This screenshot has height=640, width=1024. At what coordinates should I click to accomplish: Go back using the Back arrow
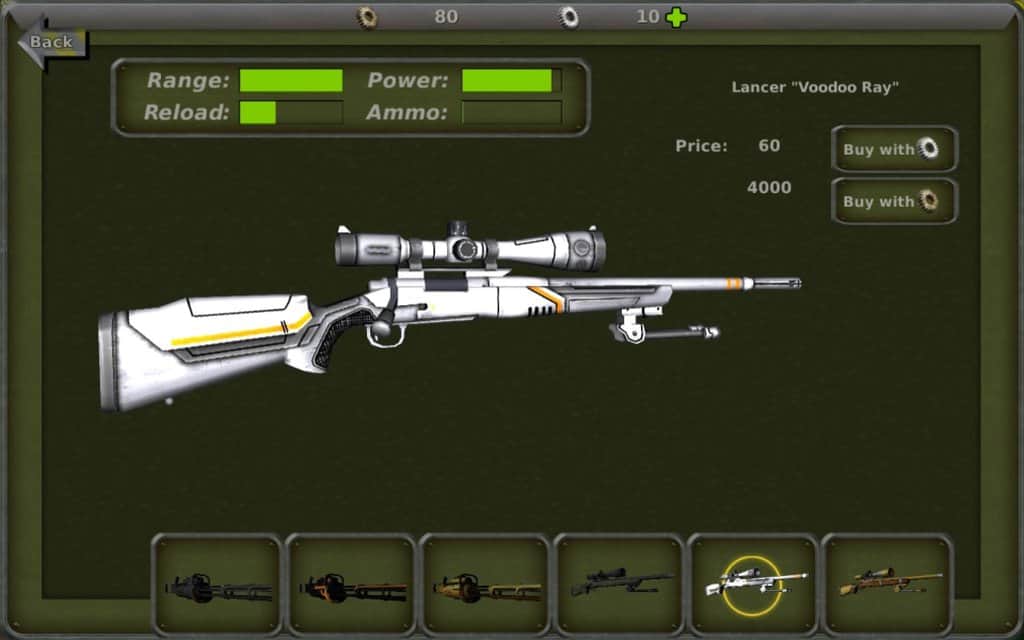(x=52, y=42)
